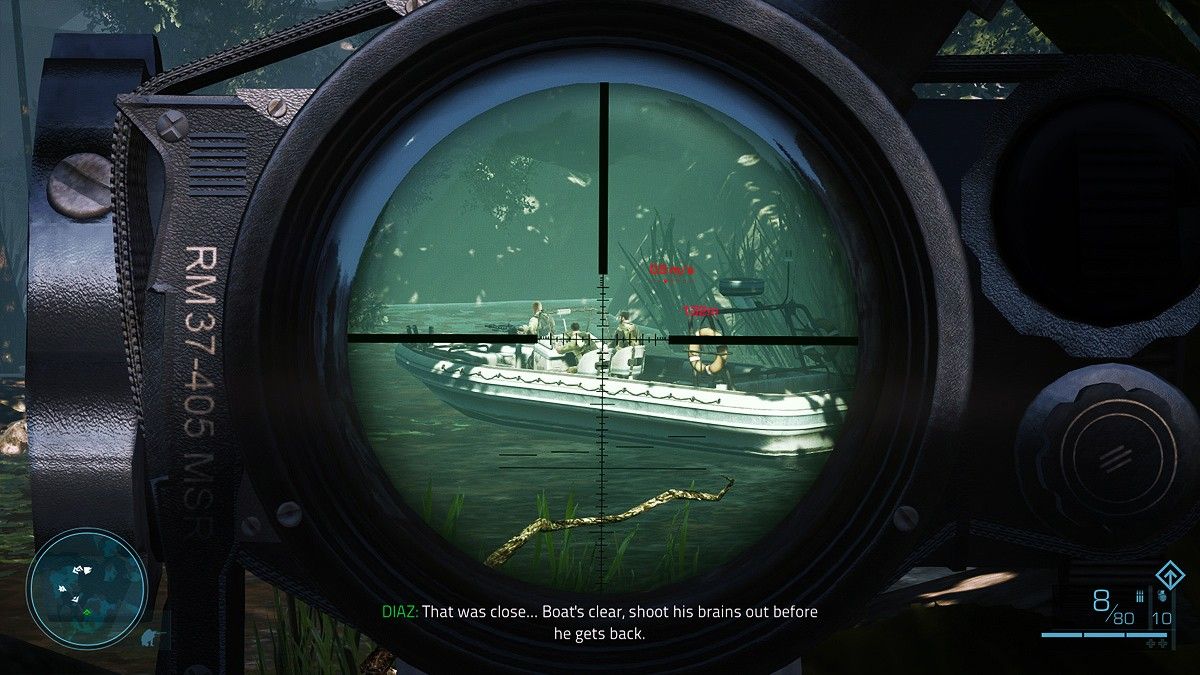Viewport: 1200px width, 675px height.
Task: Click the circular minimap radar
Action: pos(86,587)
